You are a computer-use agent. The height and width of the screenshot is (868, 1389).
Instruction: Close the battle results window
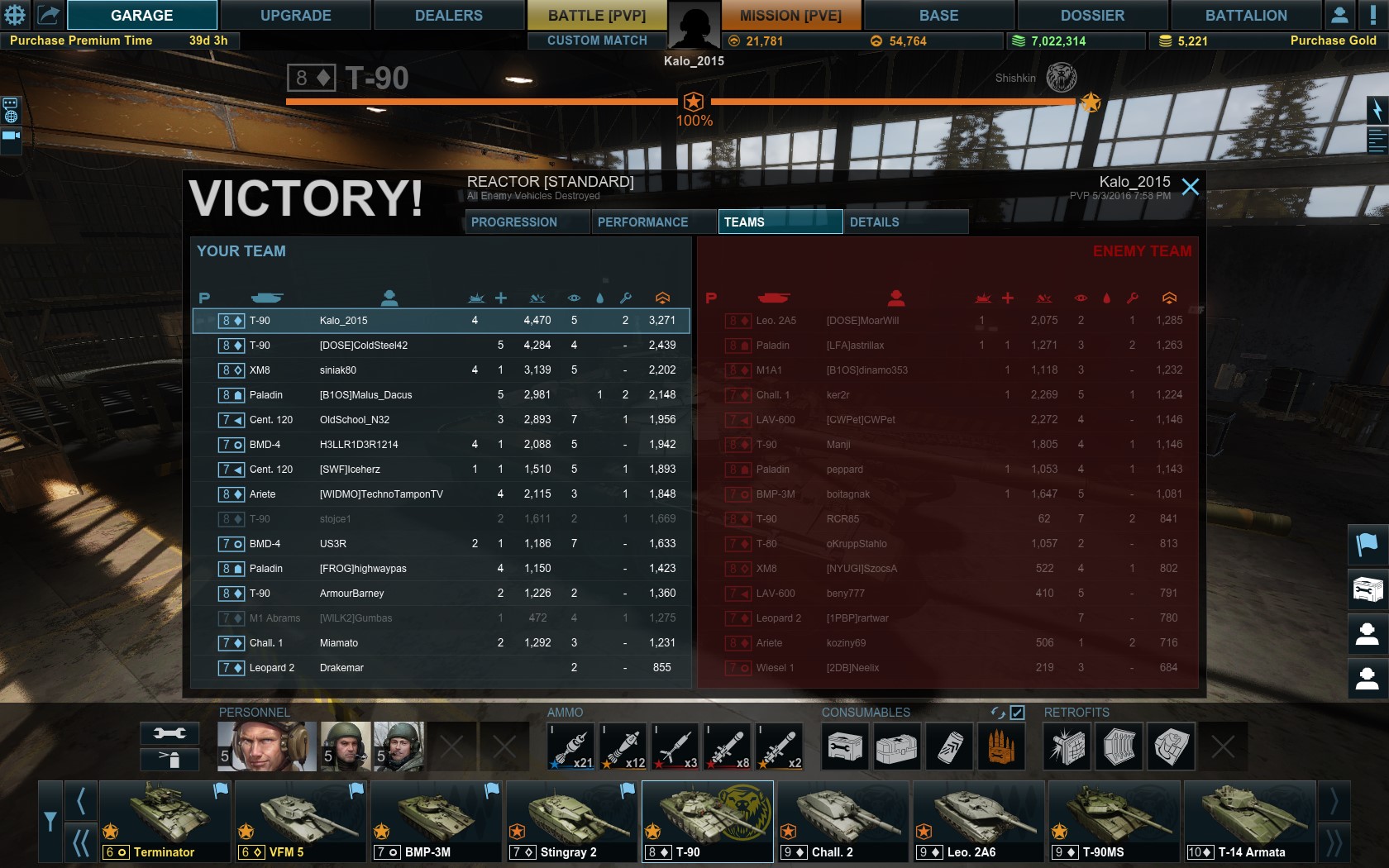tap(1190, 187)
